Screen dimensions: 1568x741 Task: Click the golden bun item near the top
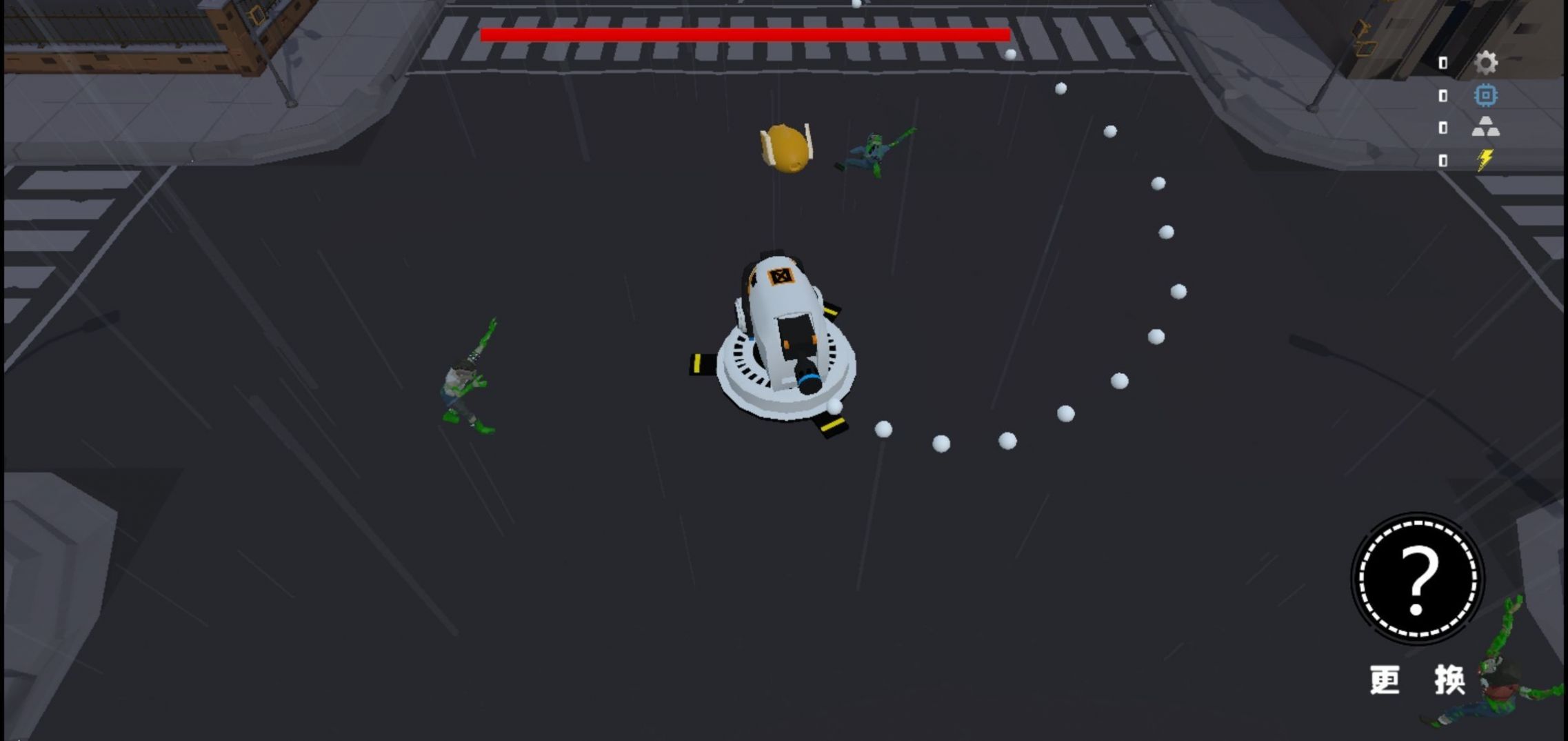(x=786, y=148)
